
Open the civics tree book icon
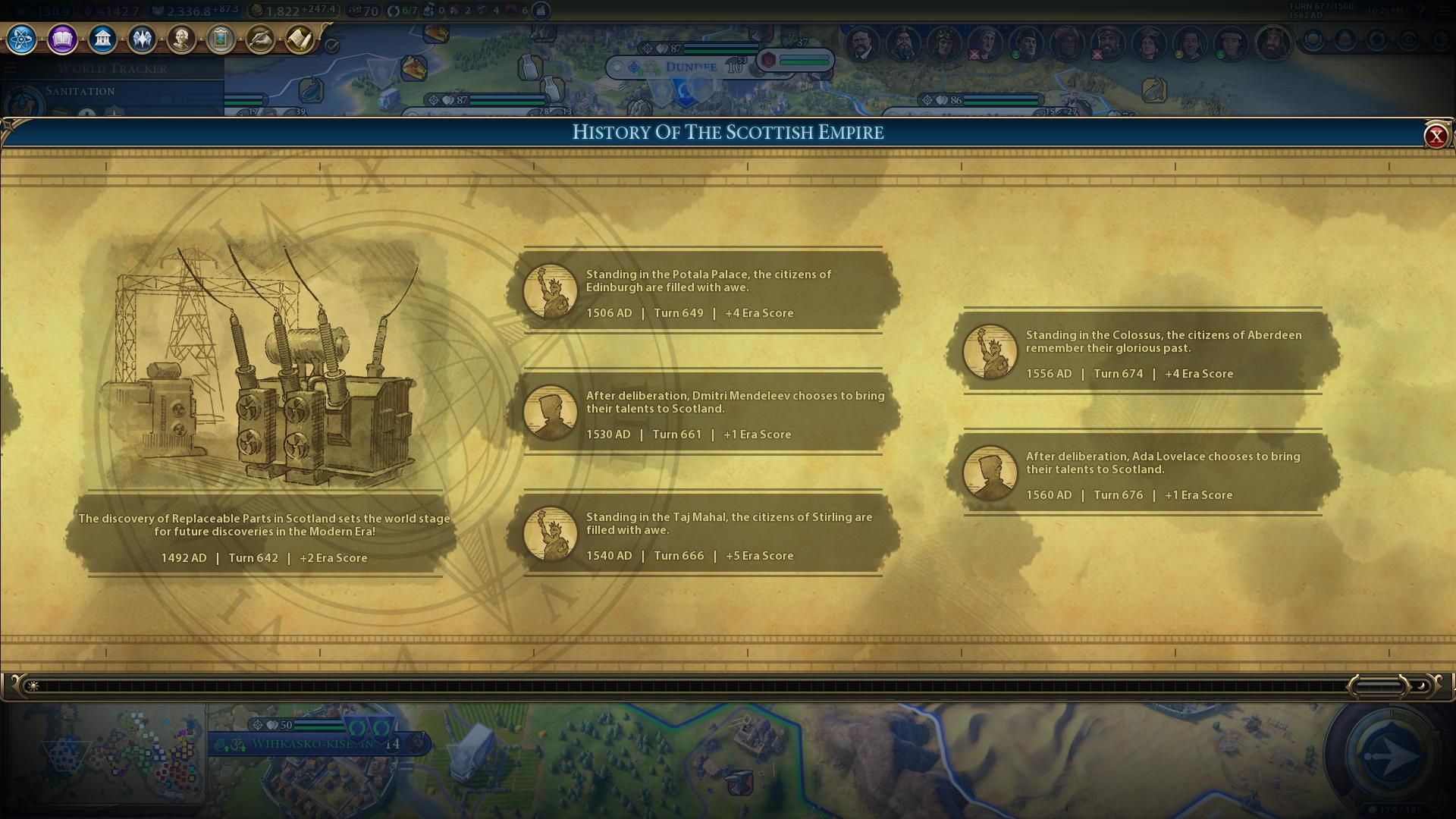coord(62,39)
